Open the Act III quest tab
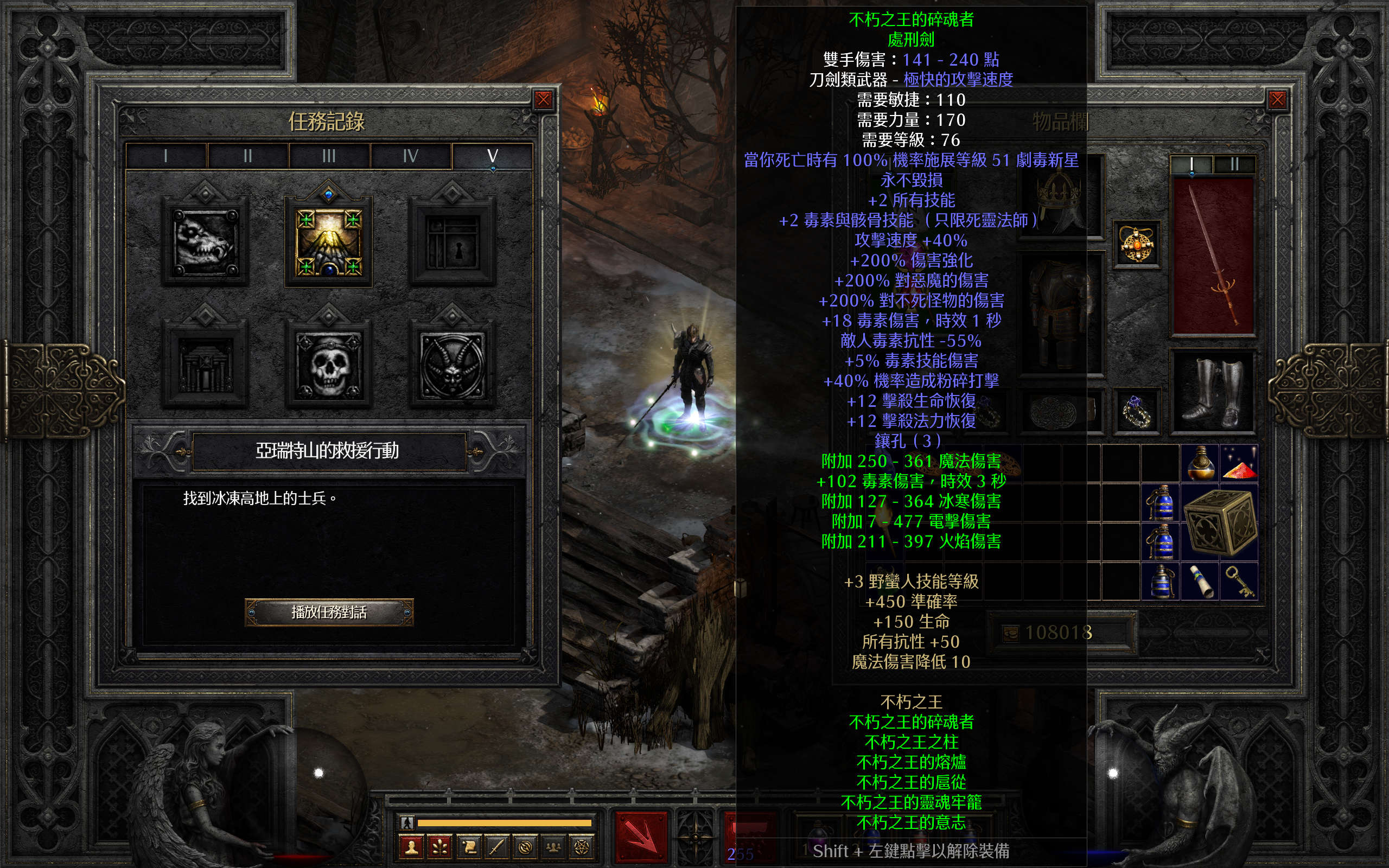Screen dimensions: 1389x868 (329, 156)
